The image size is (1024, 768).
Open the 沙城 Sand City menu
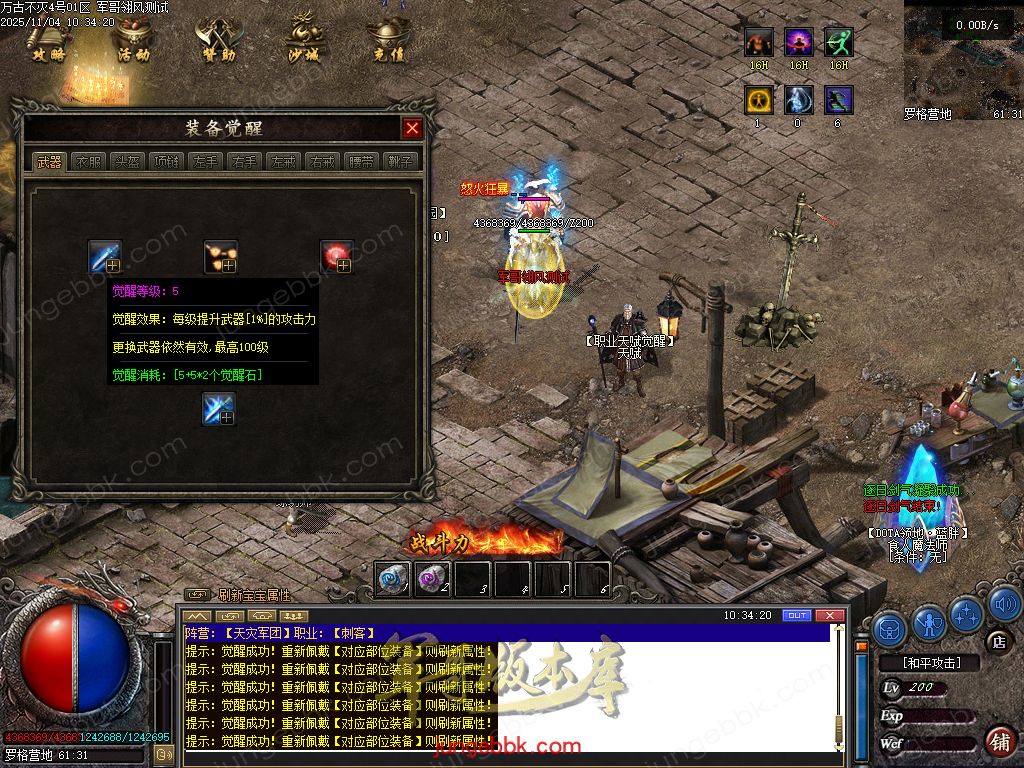click(303, 40)
